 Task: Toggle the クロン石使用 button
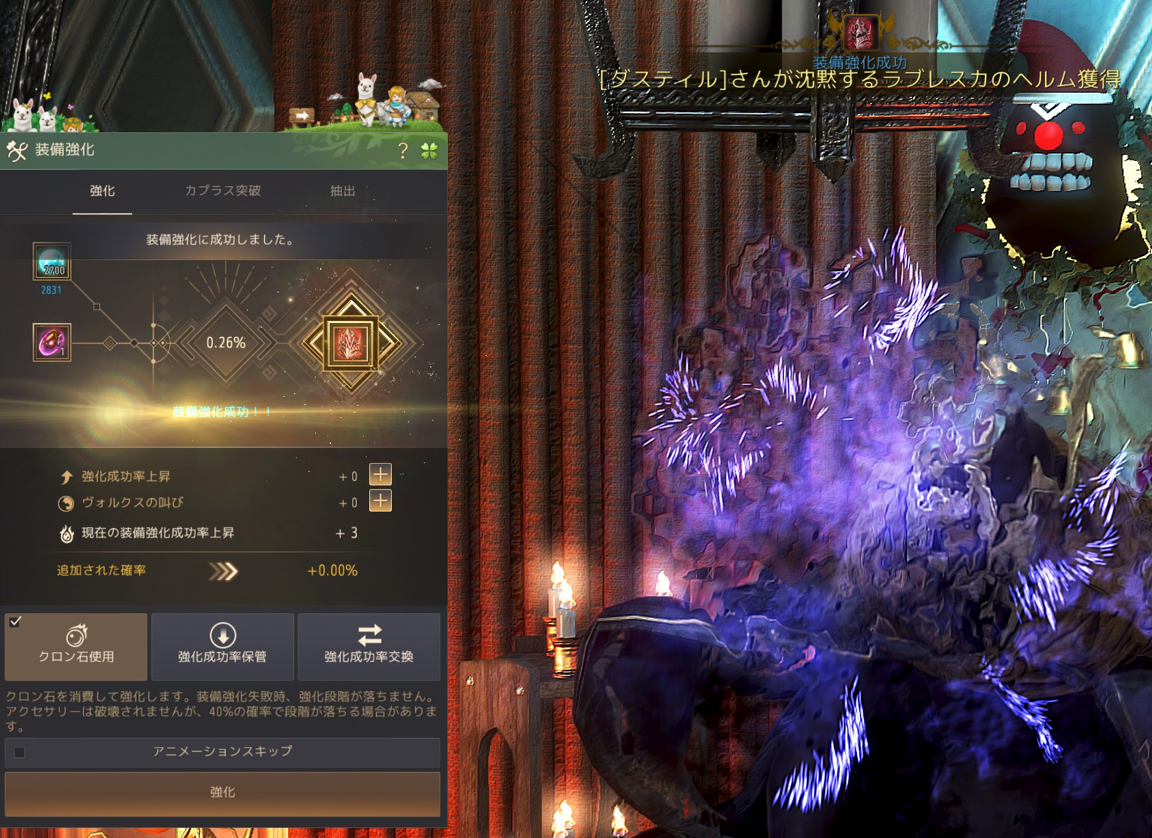tap(76, 646)
